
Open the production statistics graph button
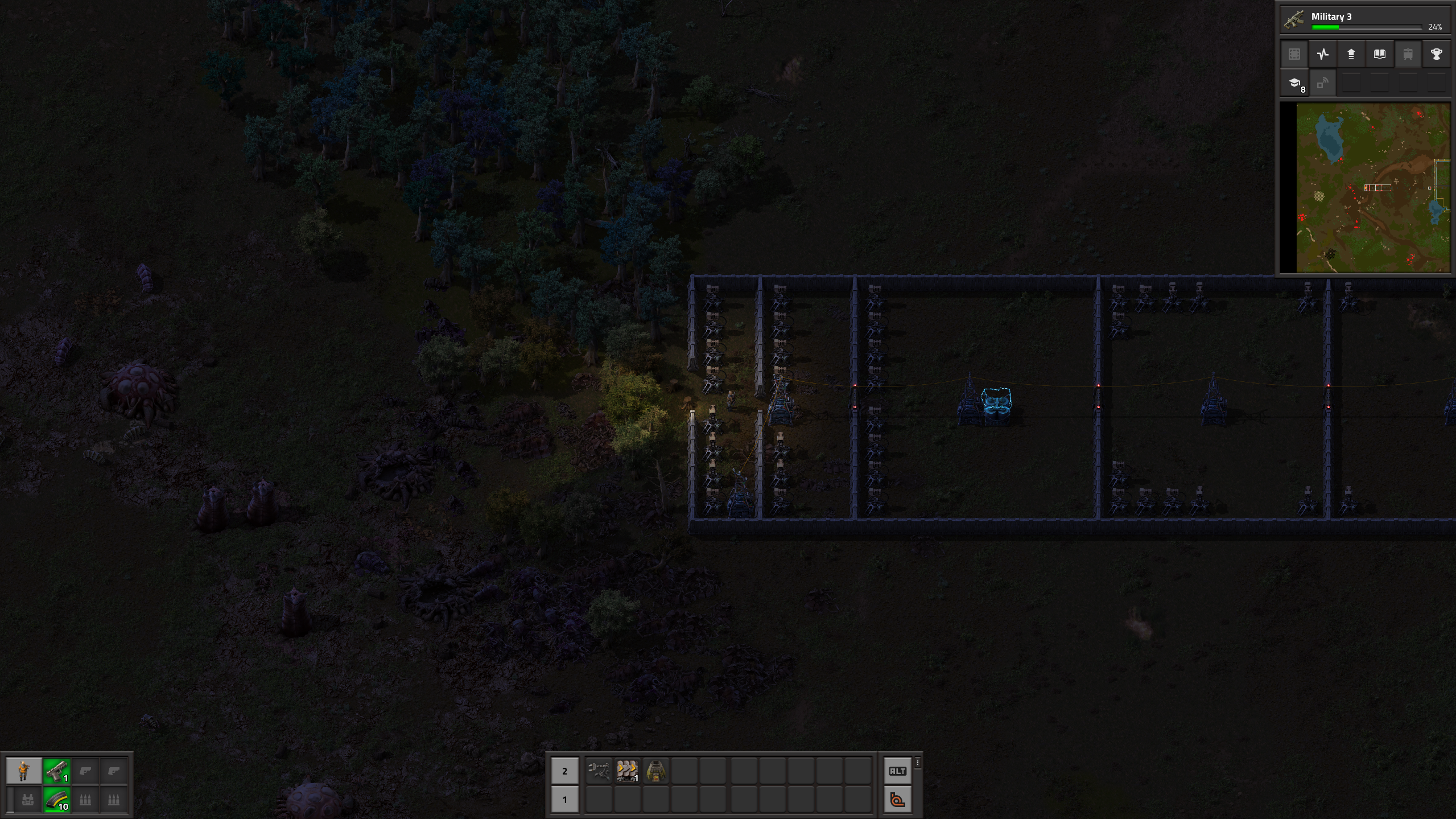1323,54
